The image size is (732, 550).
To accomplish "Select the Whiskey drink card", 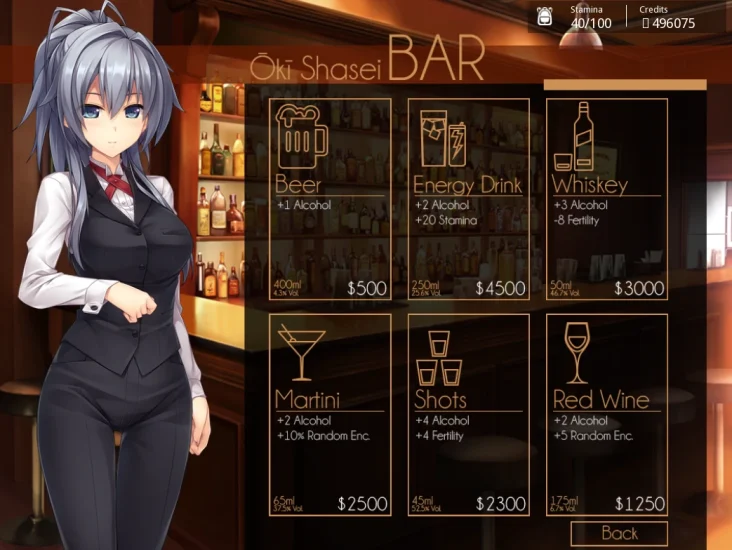I will (x=606, y=199).
